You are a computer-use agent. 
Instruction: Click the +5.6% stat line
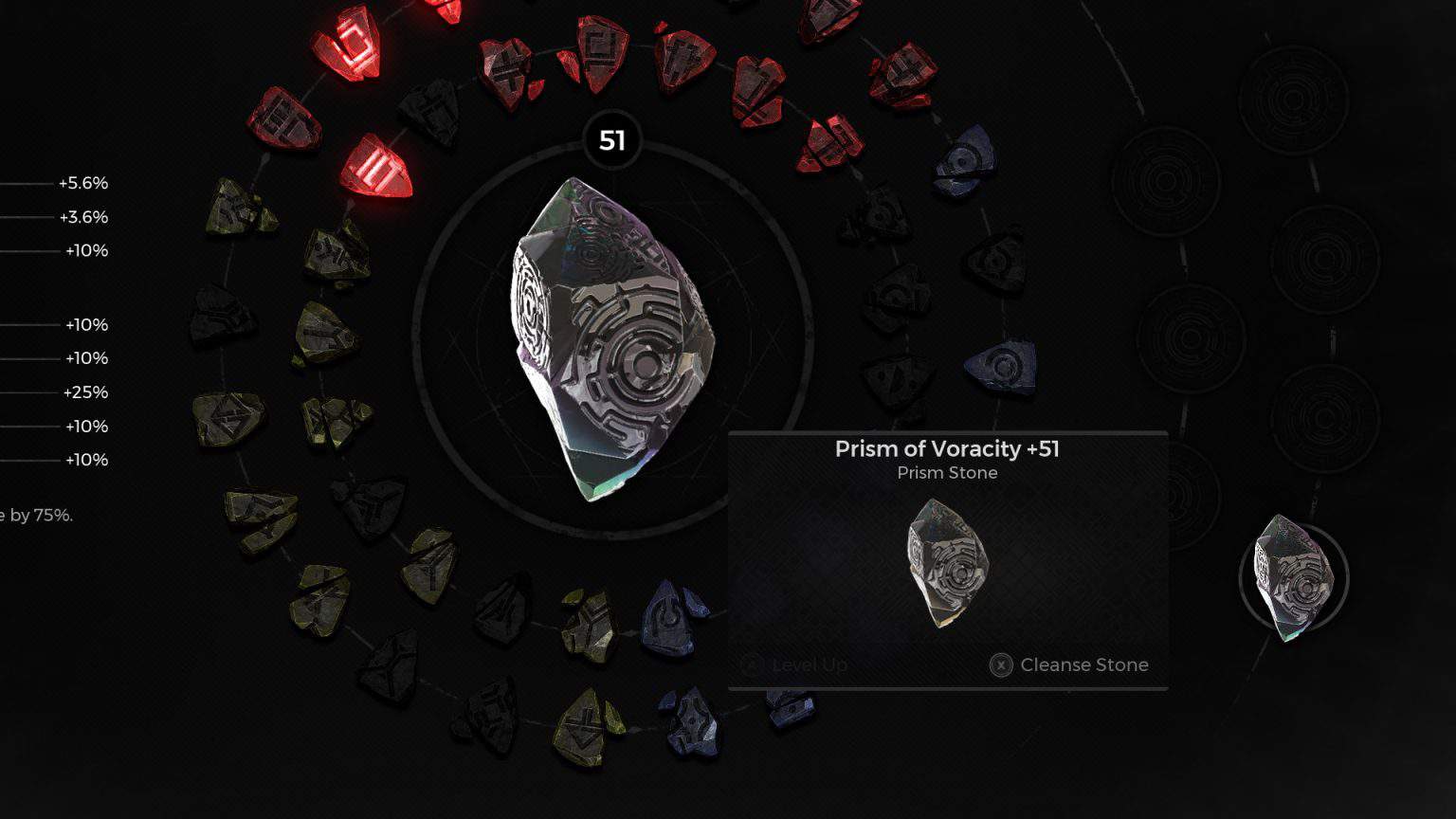(83, 183)
